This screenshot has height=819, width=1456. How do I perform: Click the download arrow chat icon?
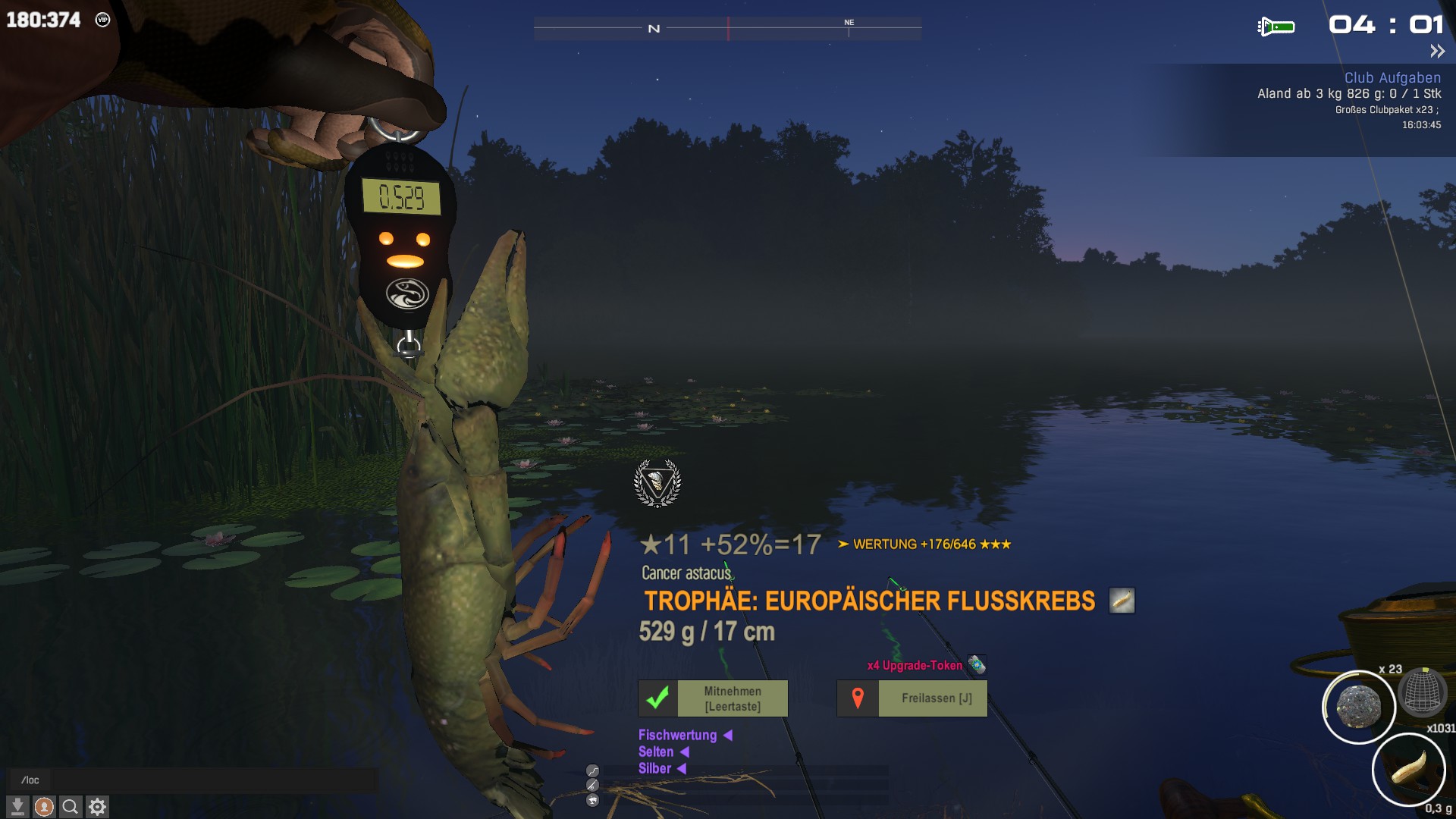[x=17, y=807]
